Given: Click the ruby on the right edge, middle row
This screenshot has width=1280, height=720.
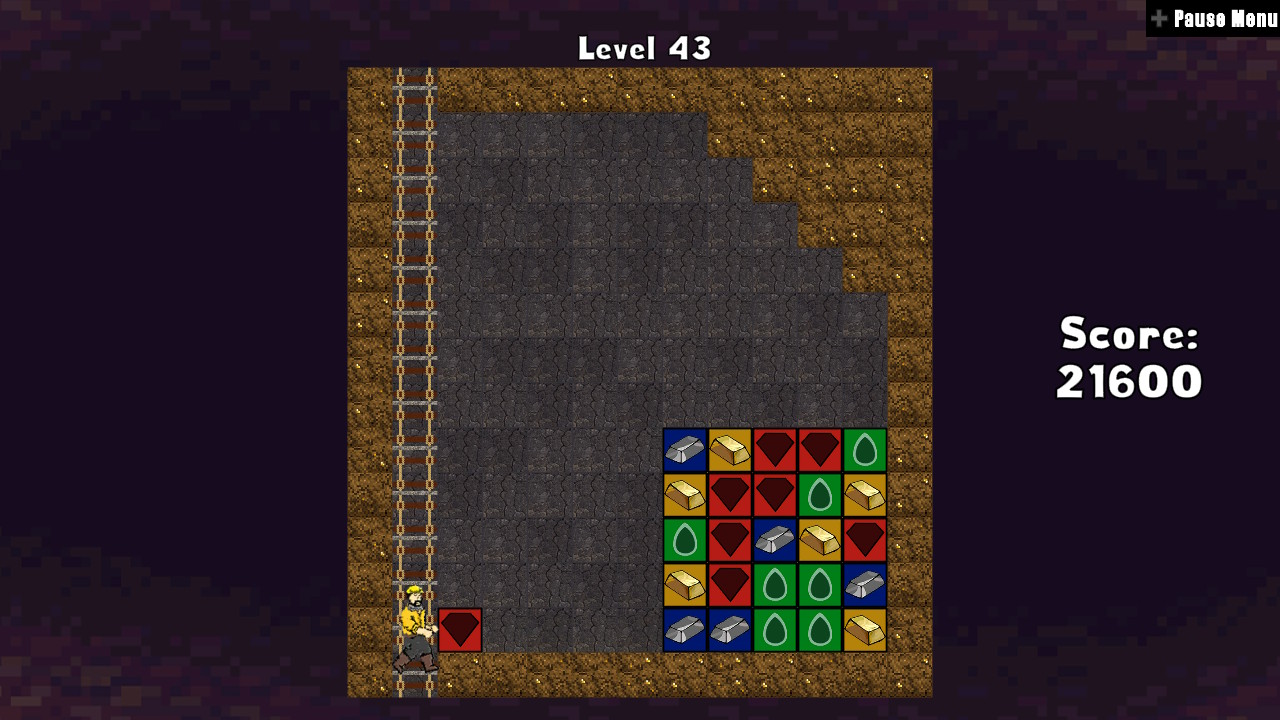Looking at the screenshot, I should click(865, 540).
